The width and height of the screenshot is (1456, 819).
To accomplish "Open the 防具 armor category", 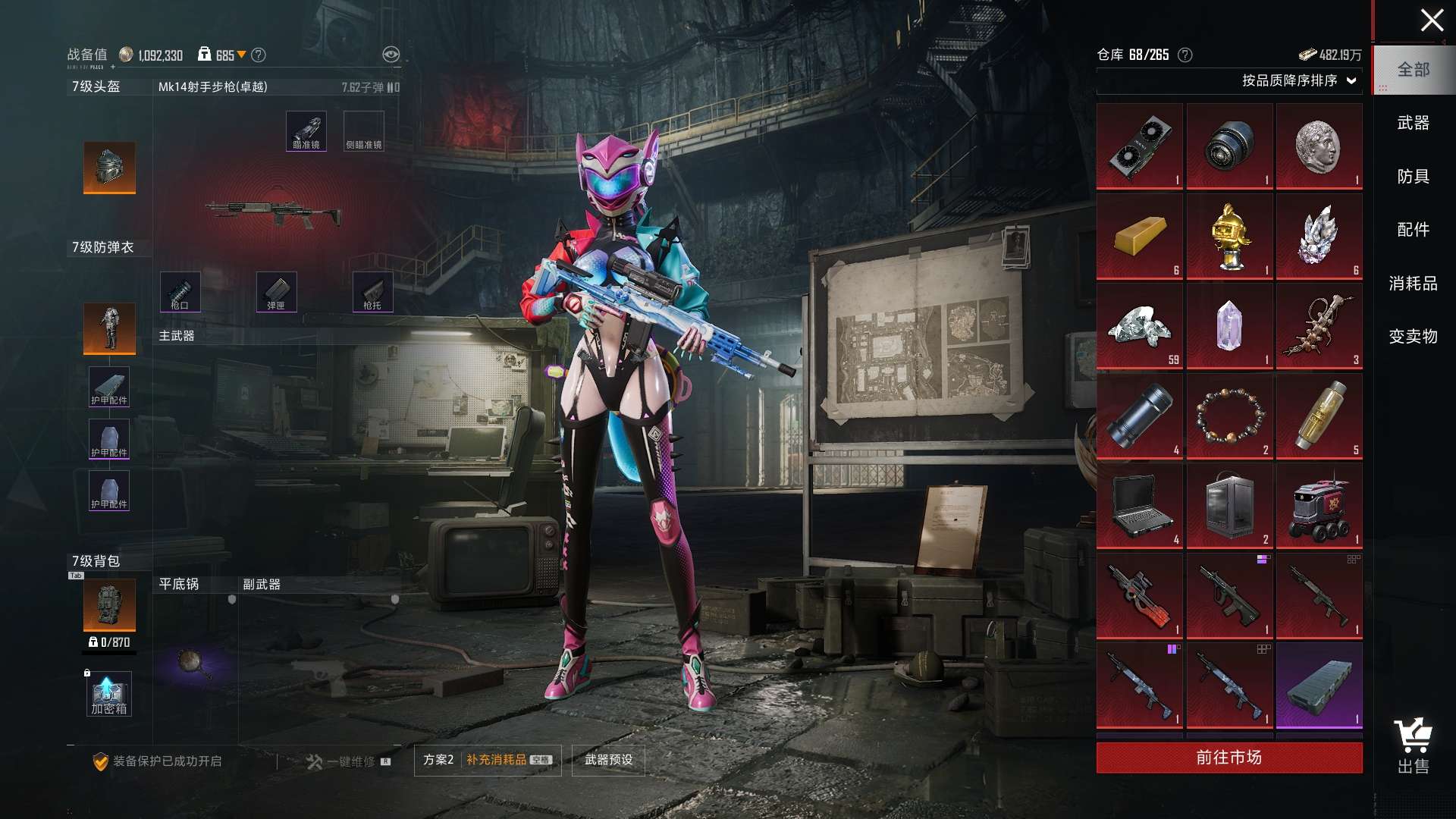I will coord(1413,177).
